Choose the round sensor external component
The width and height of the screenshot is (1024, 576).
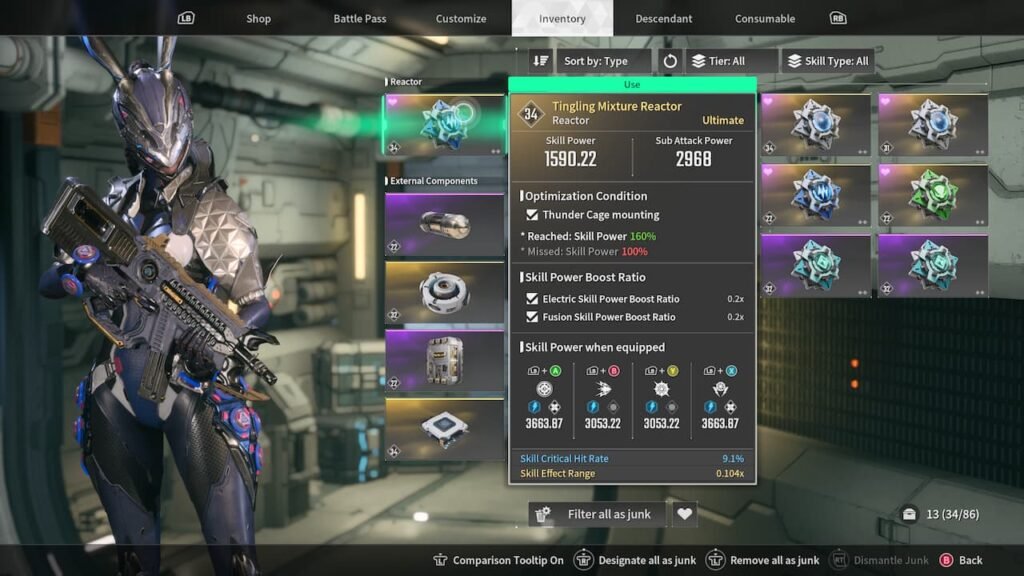(x=445, y=292)
